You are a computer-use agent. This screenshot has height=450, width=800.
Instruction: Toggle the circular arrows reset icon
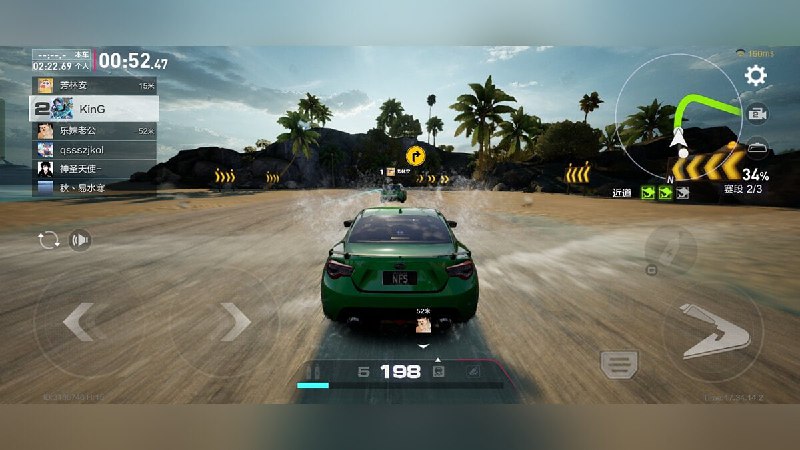pos(48,240)
